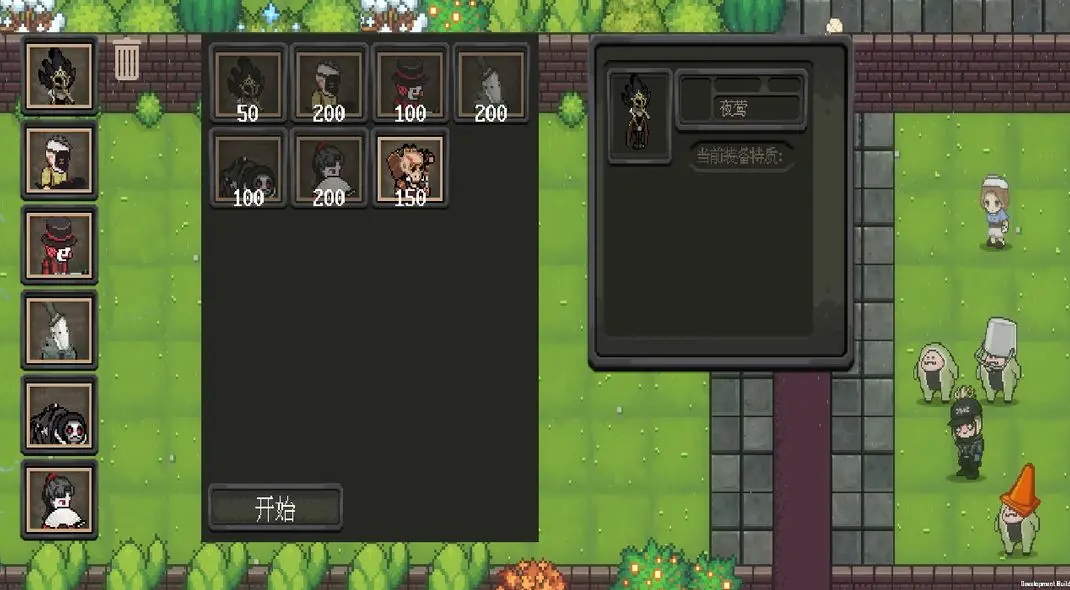
Task: Select the feathered mask card costing 50
Action: [x=248, y=83]
